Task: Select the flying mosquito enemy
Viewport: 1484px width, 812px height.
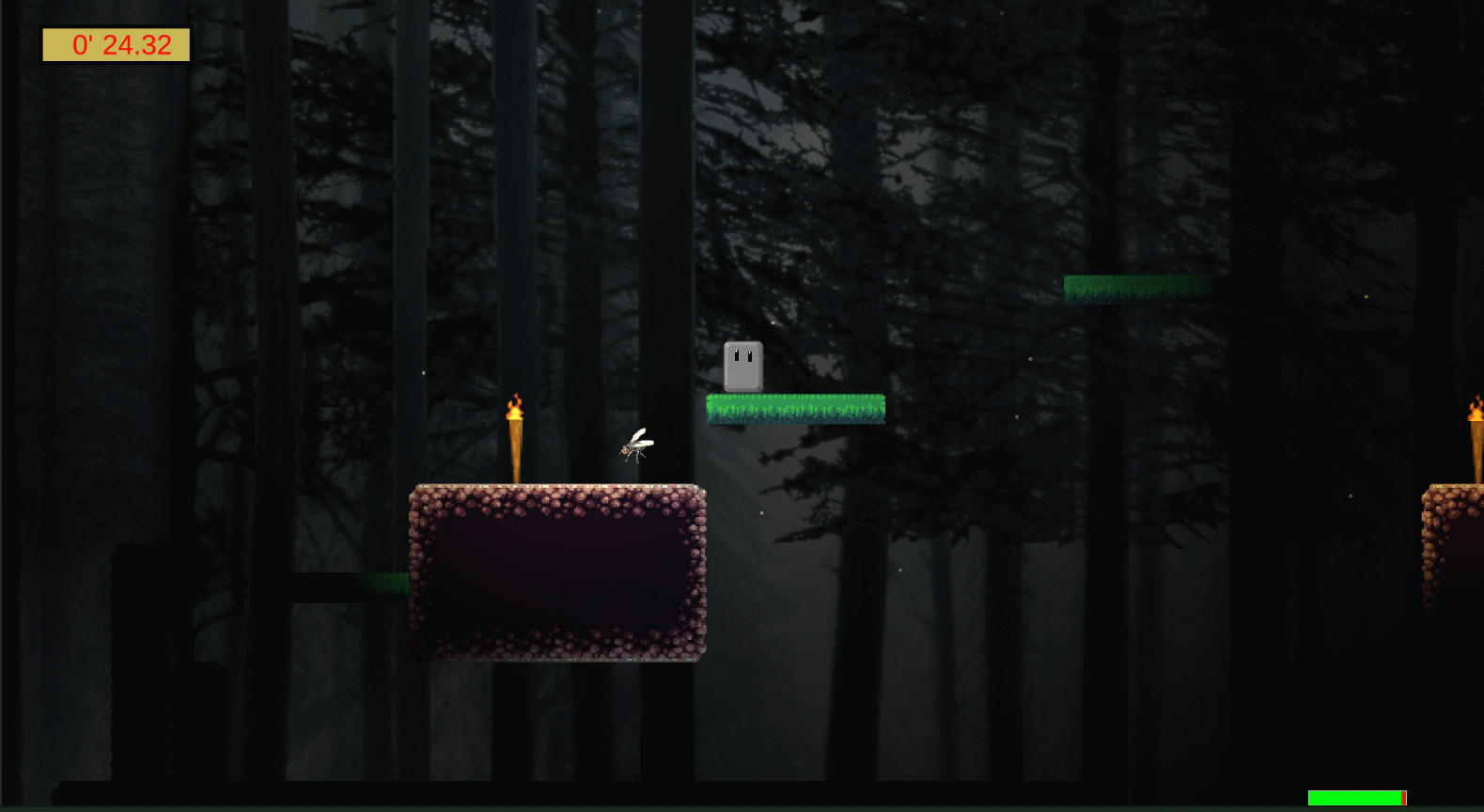Action: (x=637, y=447)
